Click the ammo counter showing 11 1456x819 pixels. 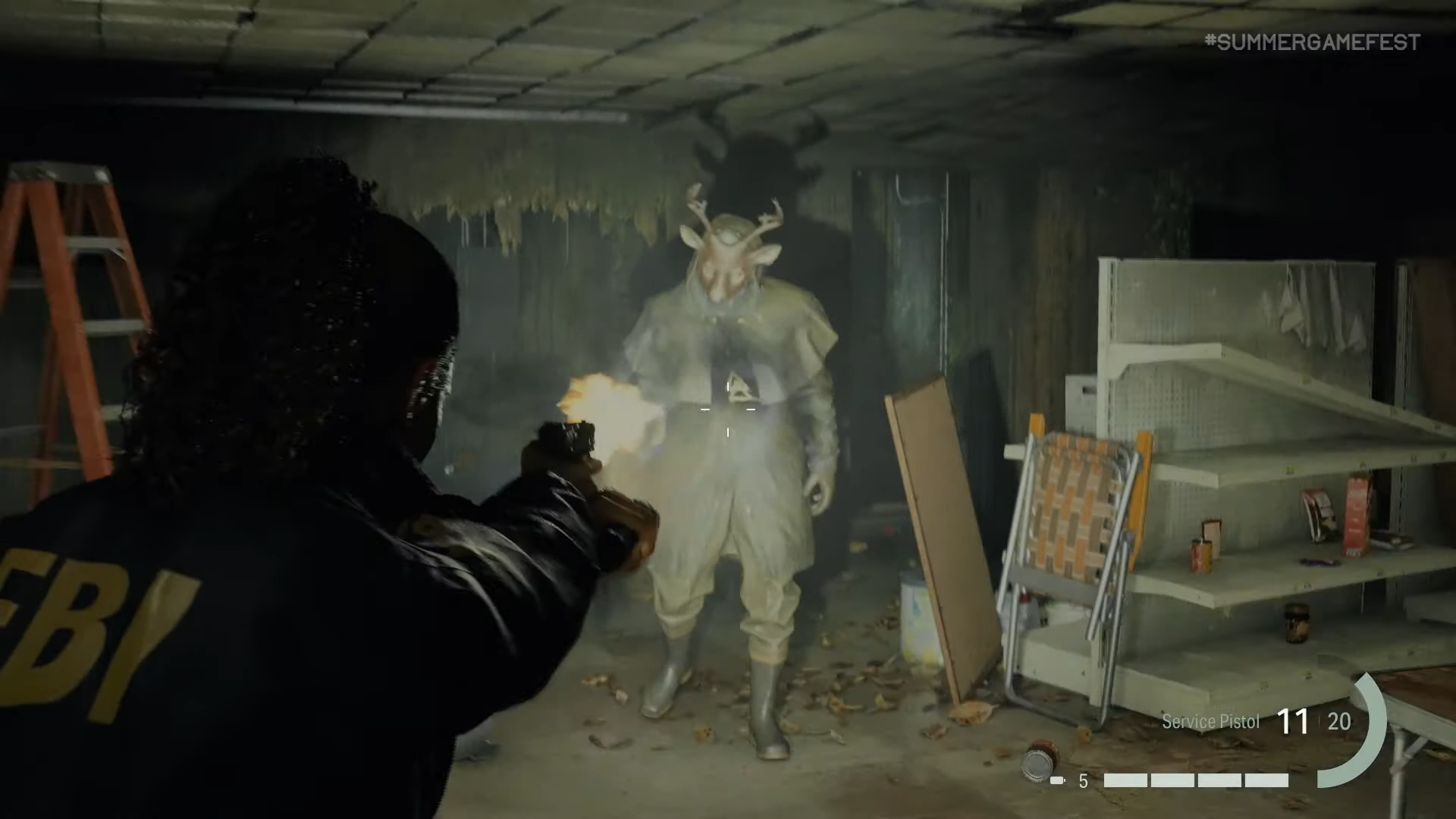tap(1294, 720)
